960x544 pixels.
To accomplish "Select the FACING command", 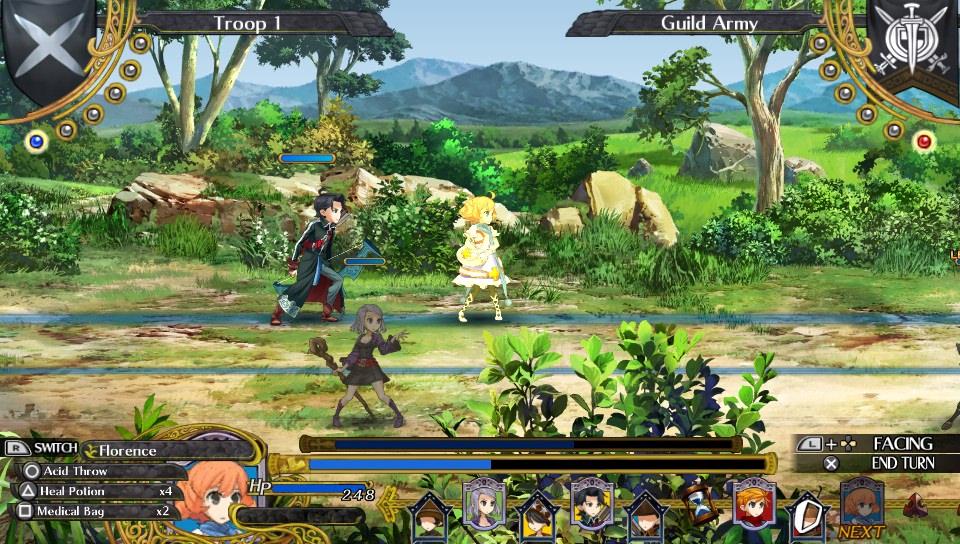I will click(x=901, y=443).
